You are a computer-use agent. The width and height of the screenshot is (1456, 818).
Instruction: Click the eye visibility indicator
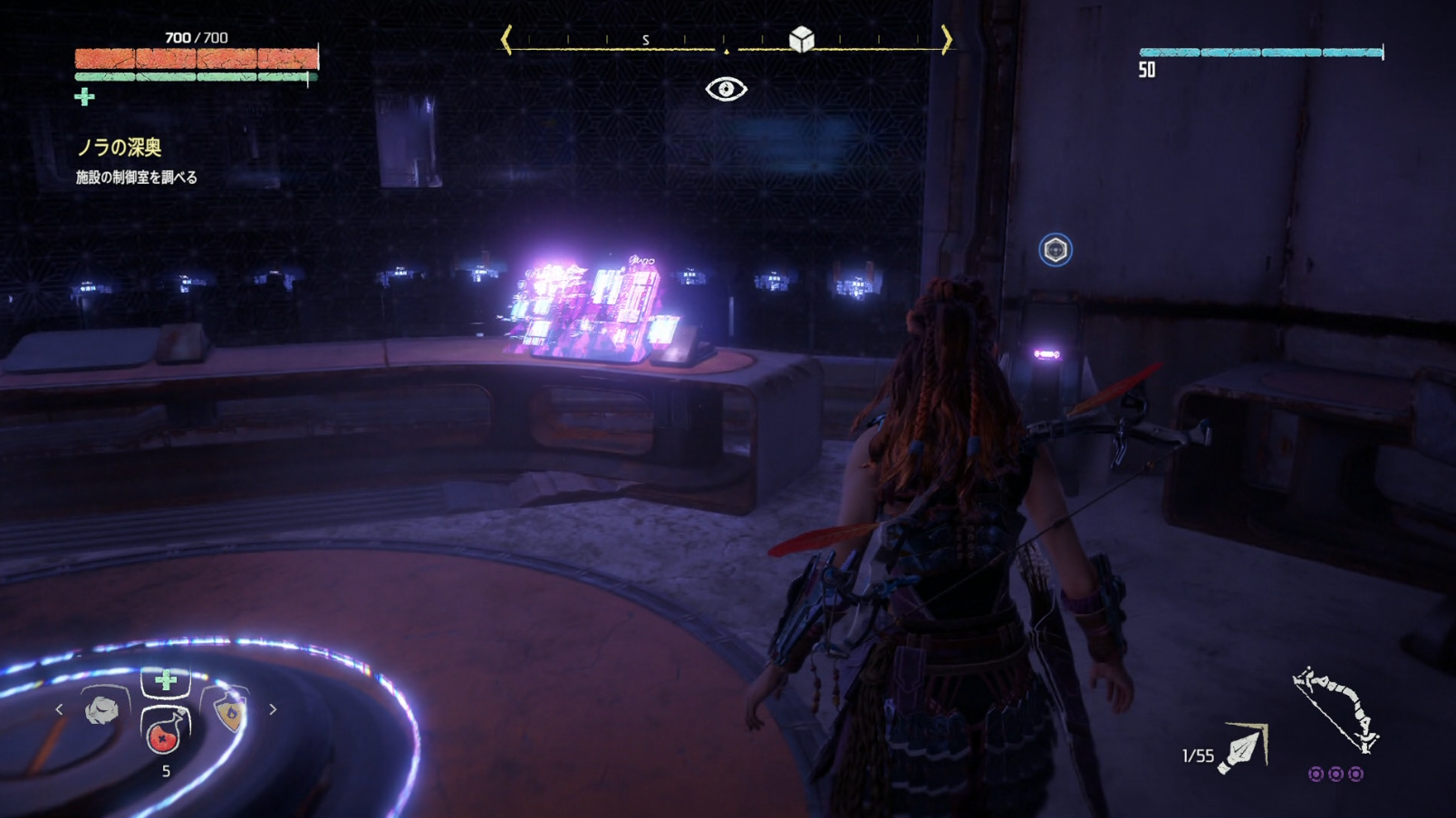(726, 89)
